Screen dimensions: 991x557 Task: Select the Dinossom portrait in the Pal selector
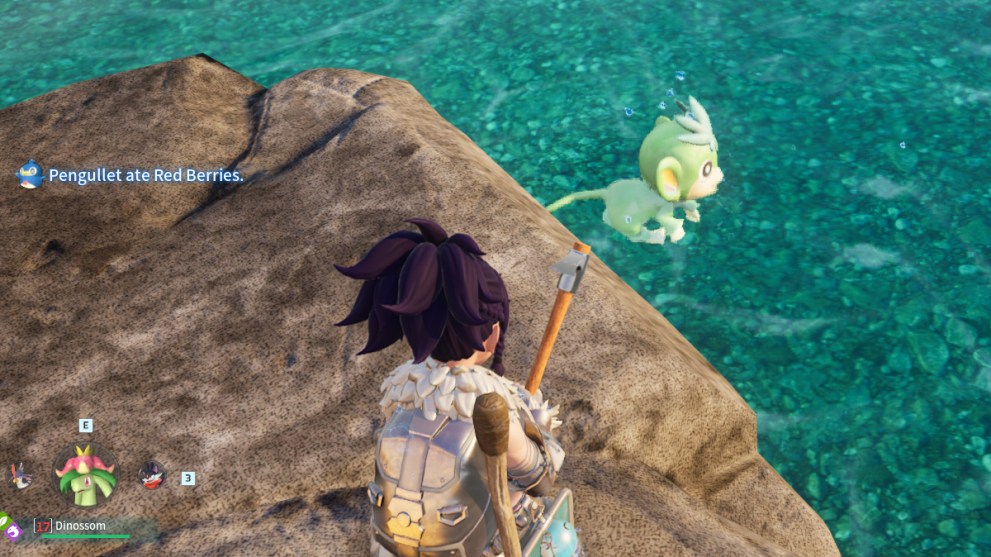pos(85,475)
